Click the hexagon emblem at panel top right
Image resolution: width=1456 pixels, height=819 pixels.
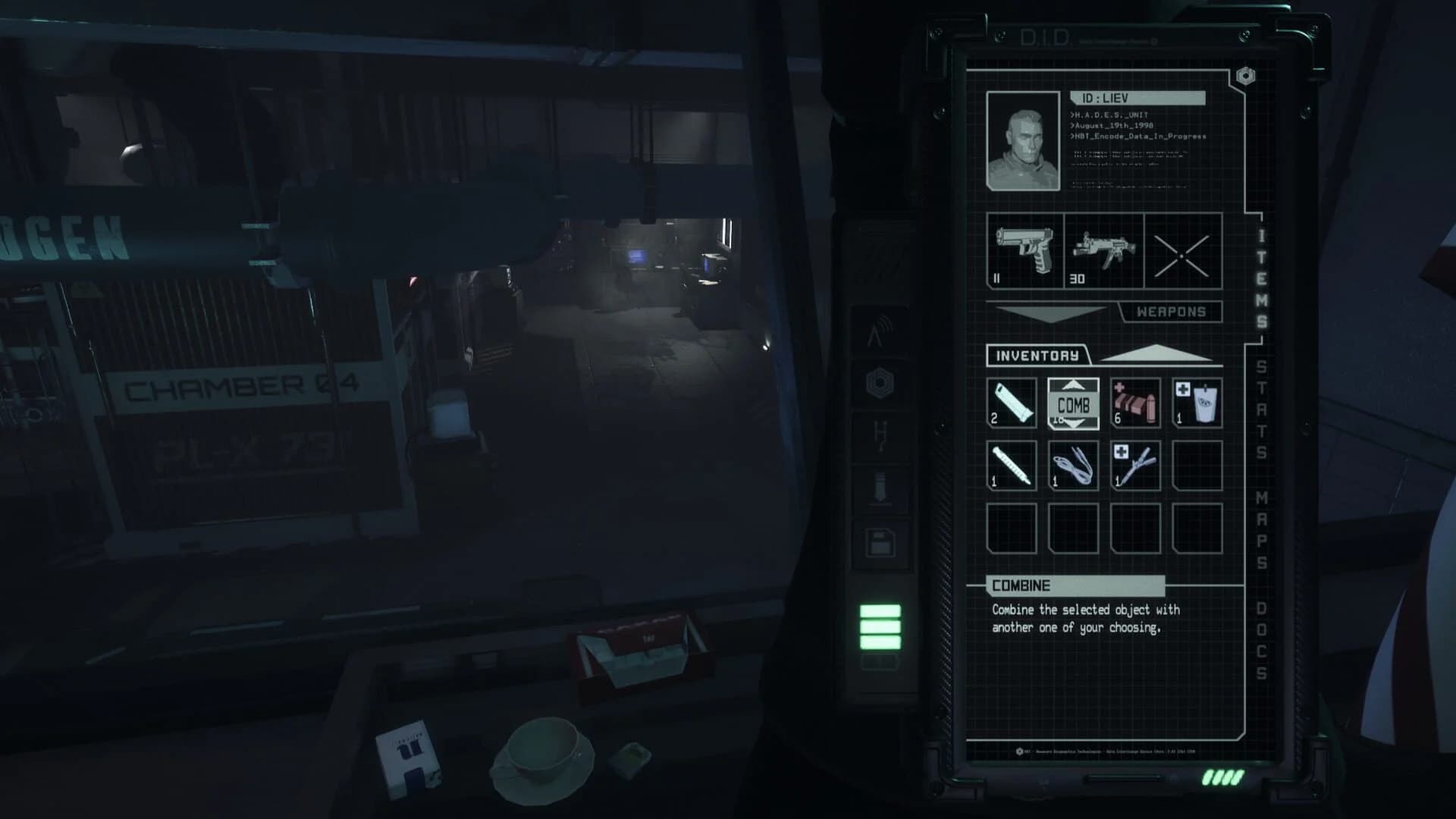click(1244, 75)
